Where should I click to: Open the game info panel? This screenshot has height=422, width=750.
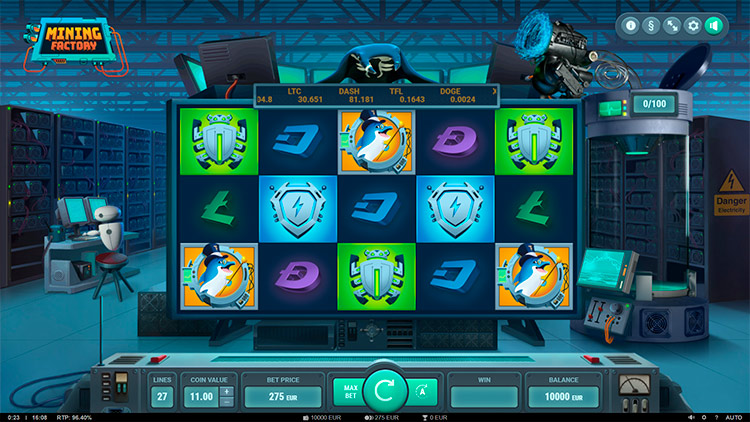pos(631,25)
